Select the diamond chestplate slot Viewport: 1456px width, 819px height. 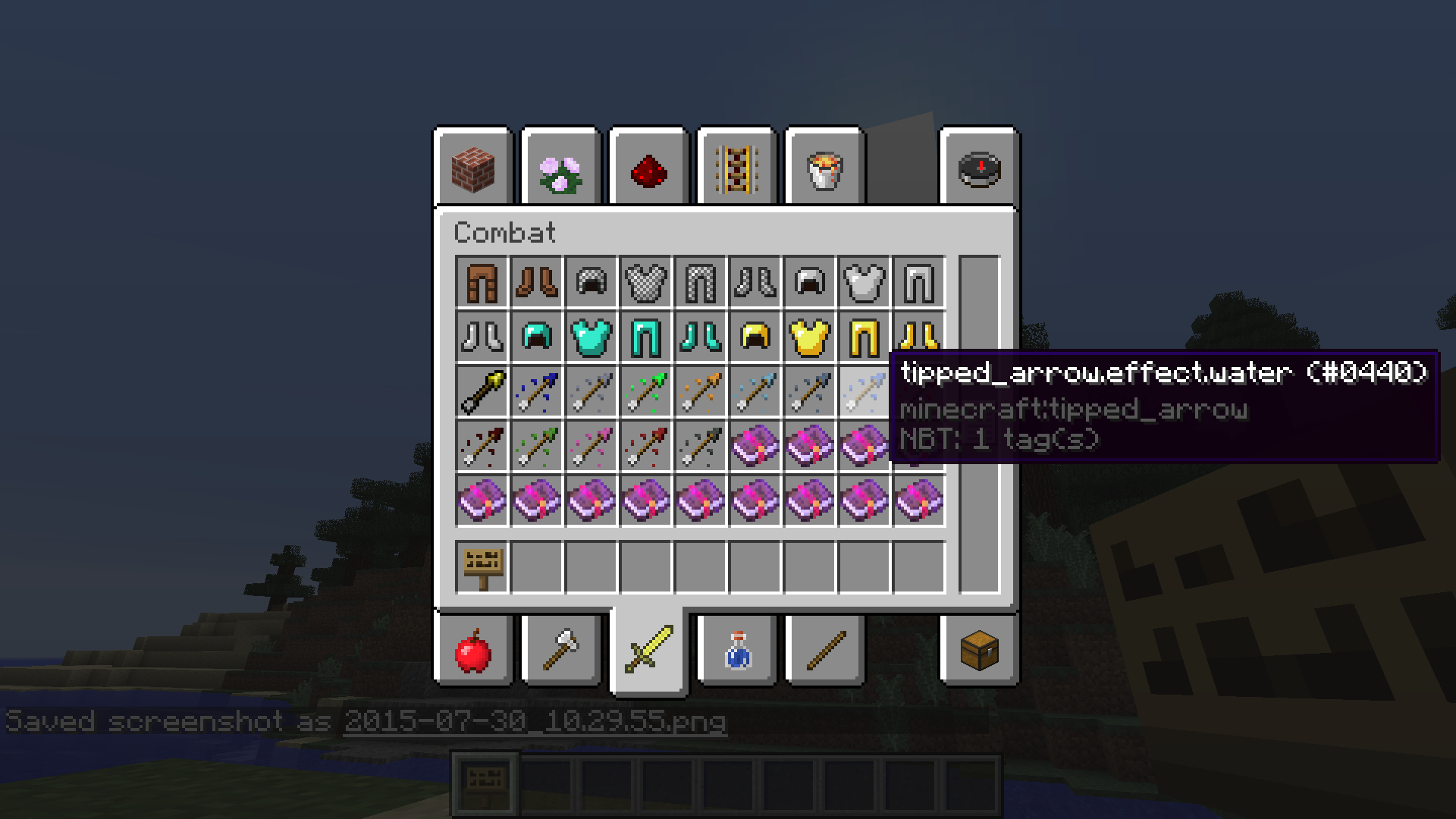click(591, 337)
